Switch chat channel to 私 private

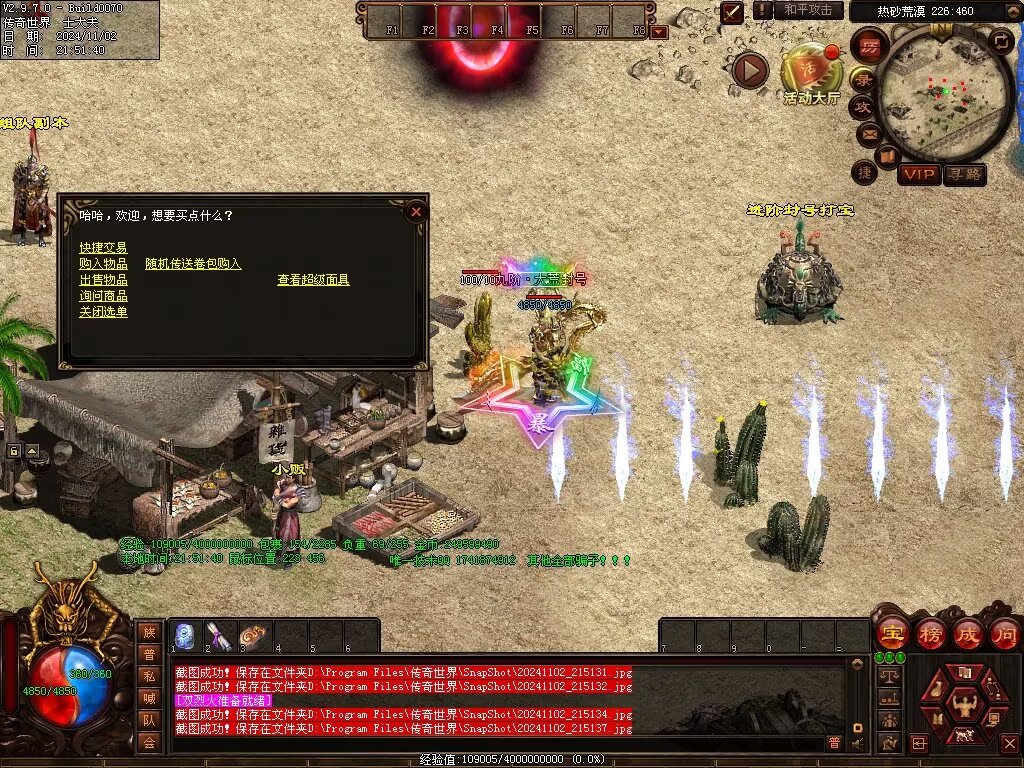click(x=149, y=675)
